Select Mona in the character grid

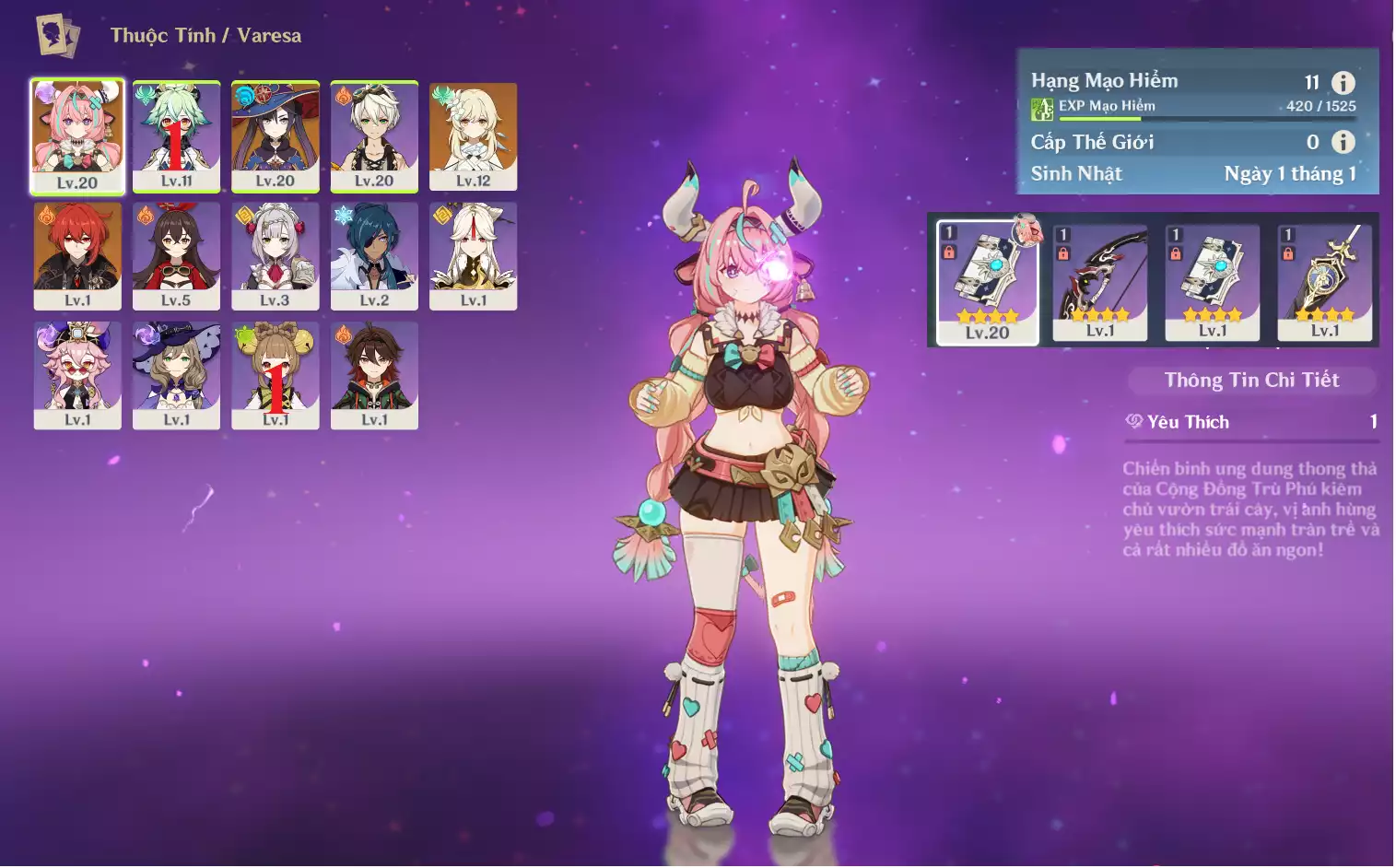click(276, 135)
